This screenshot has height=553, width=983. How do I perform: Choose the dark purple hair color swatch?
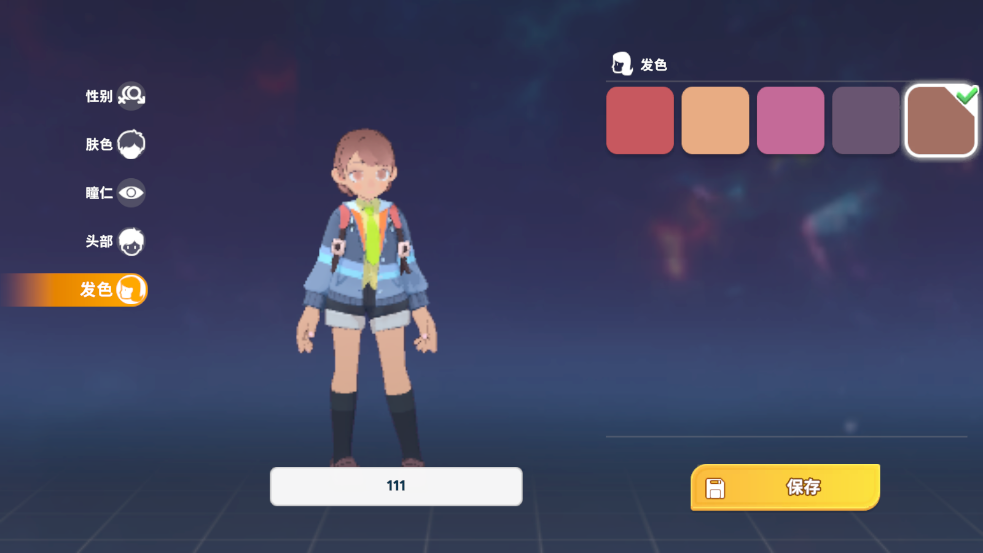[x=866, y=120]
